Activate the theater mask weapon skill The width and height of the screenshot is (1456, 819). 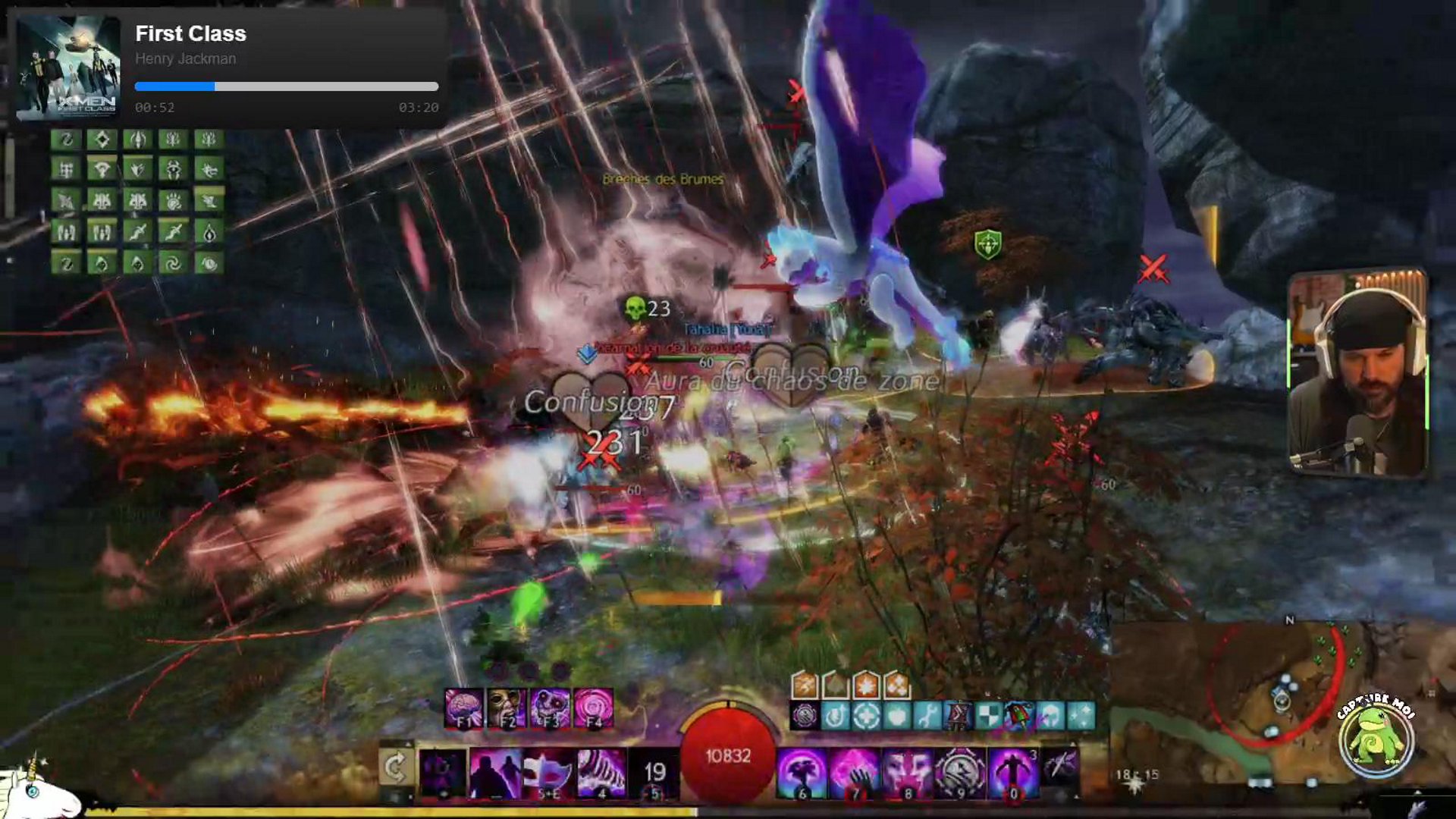pyautogui.click(x=548, y=773)
